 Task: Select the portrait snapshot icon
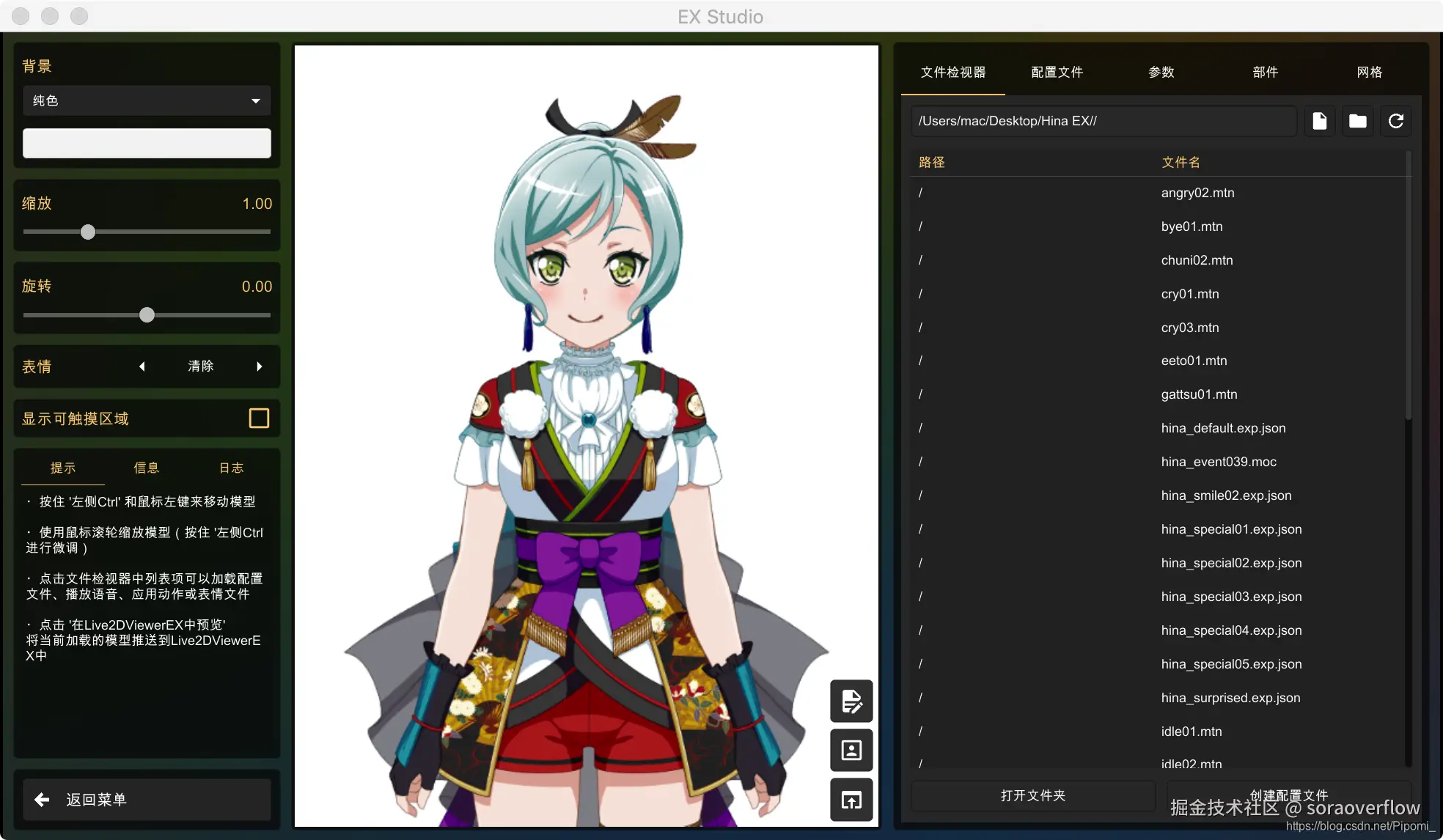[x=851, y=750]
